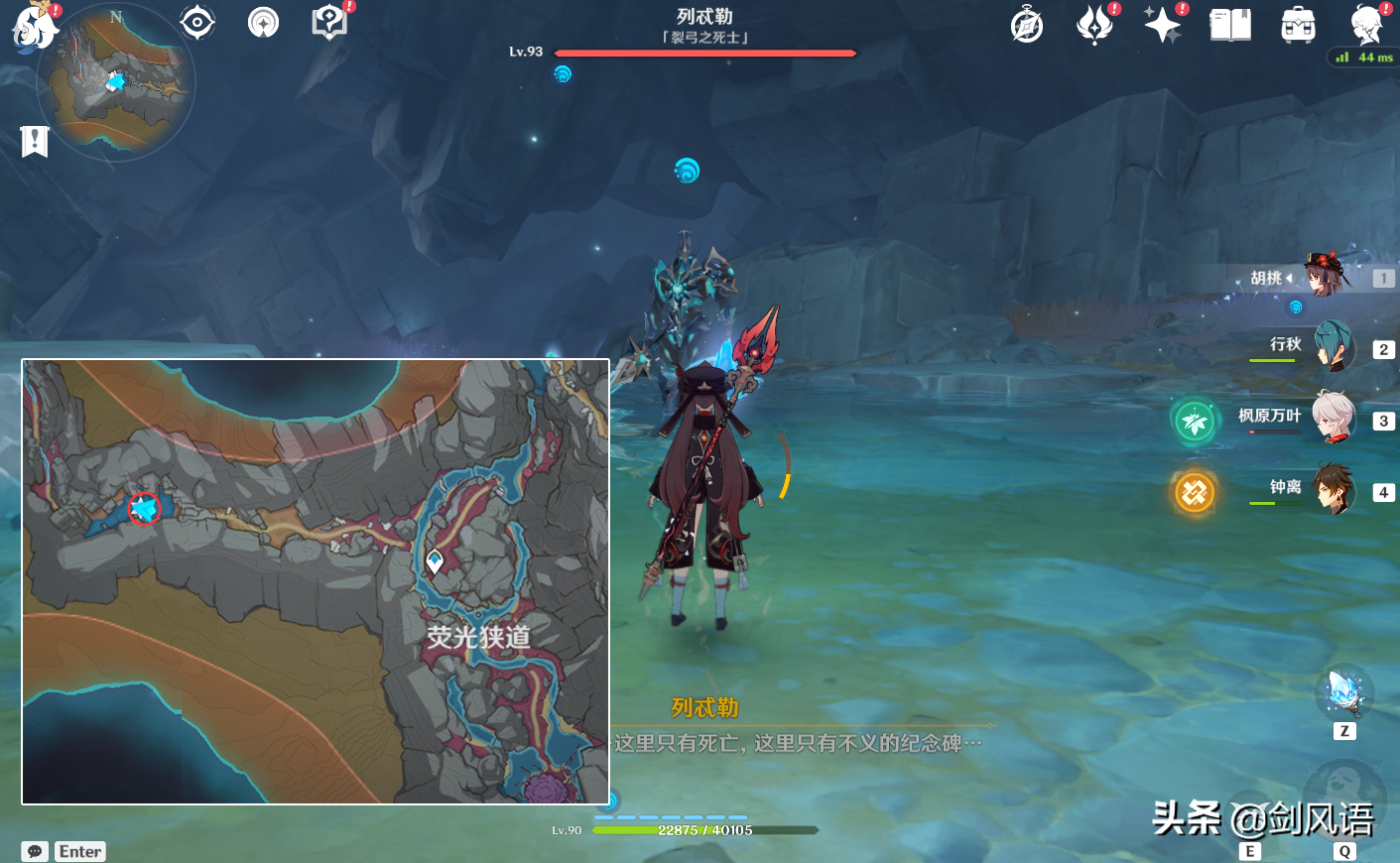Open the inventory backpack

(x=1298, y=25)
